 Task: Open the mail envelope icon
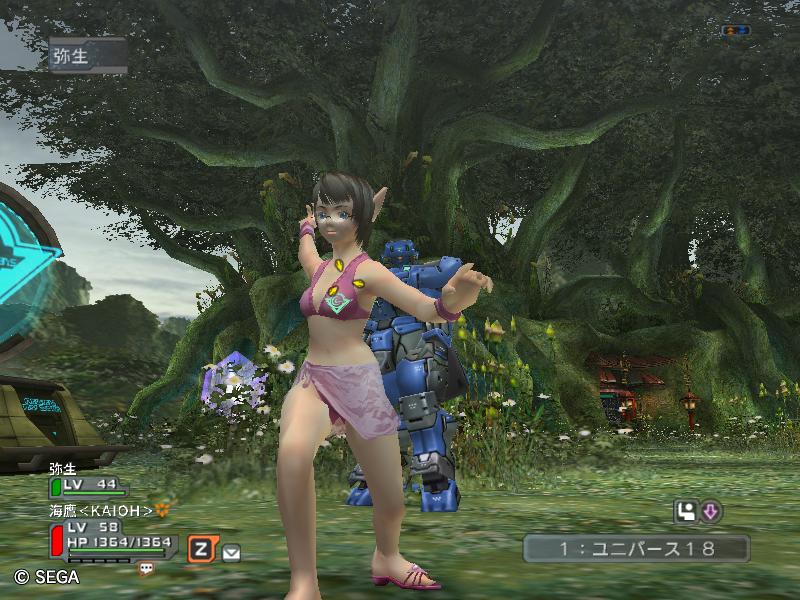[231, 551]
